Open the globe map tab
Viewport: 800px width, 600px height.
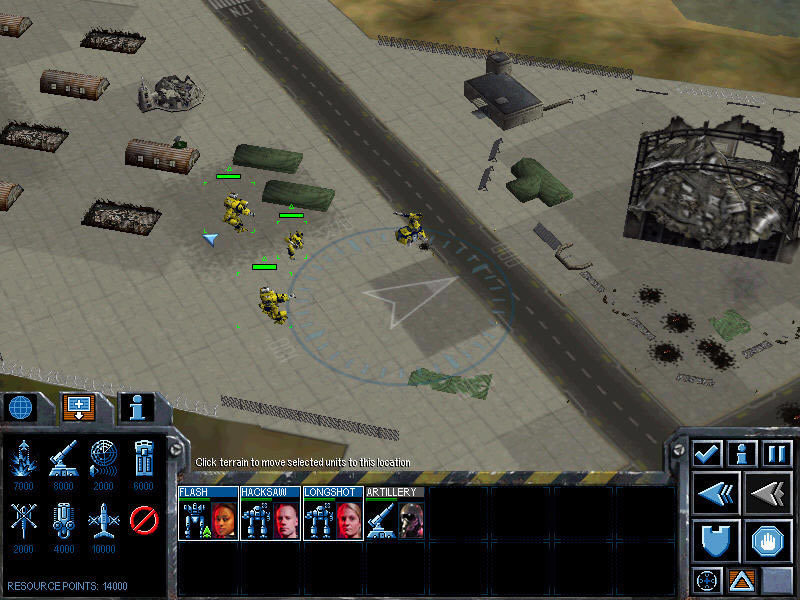coord(22,407)
